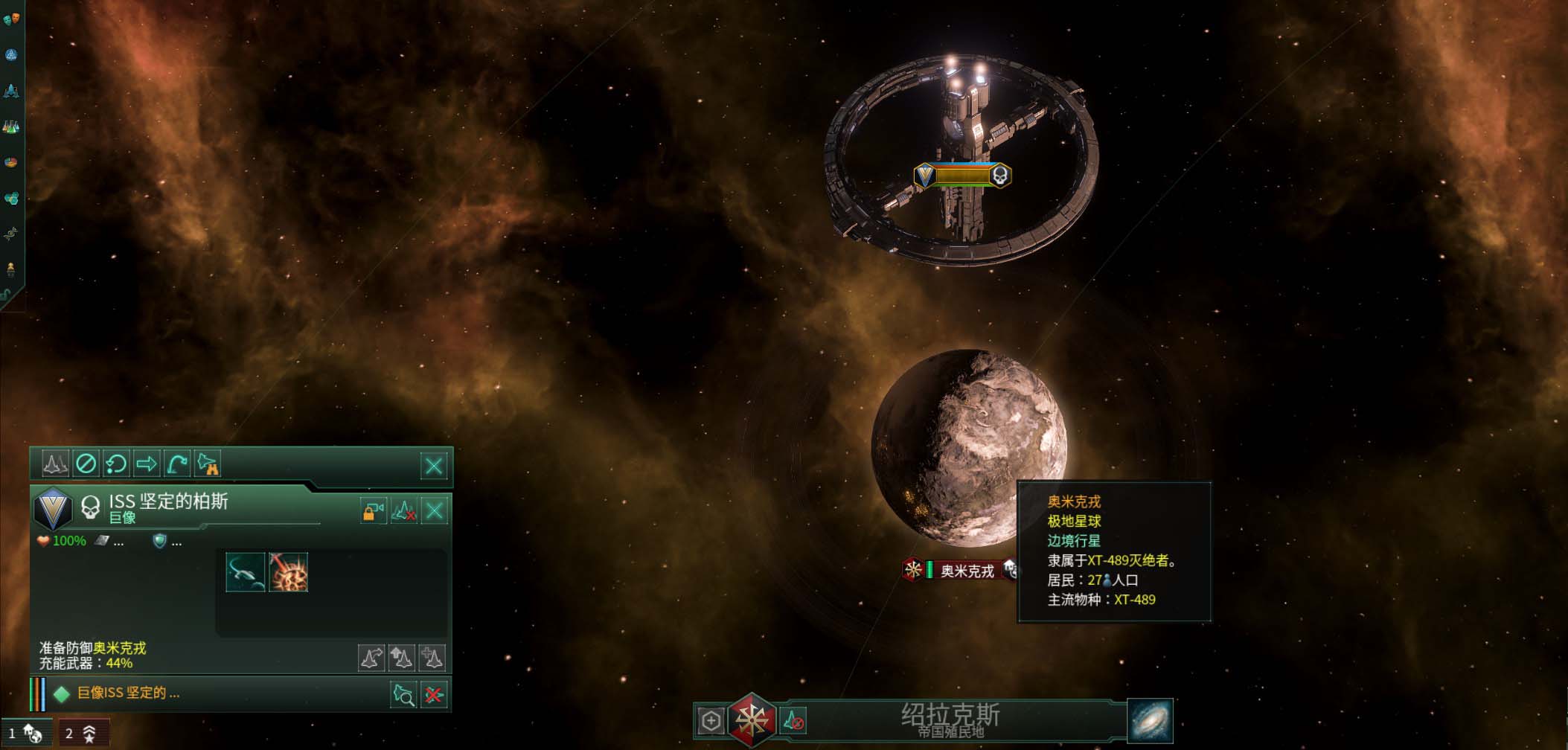Open the theater masks sidebar icon
Viewport: 1568px width, 750px height.
pyautogui.click(x=11, y=19)
